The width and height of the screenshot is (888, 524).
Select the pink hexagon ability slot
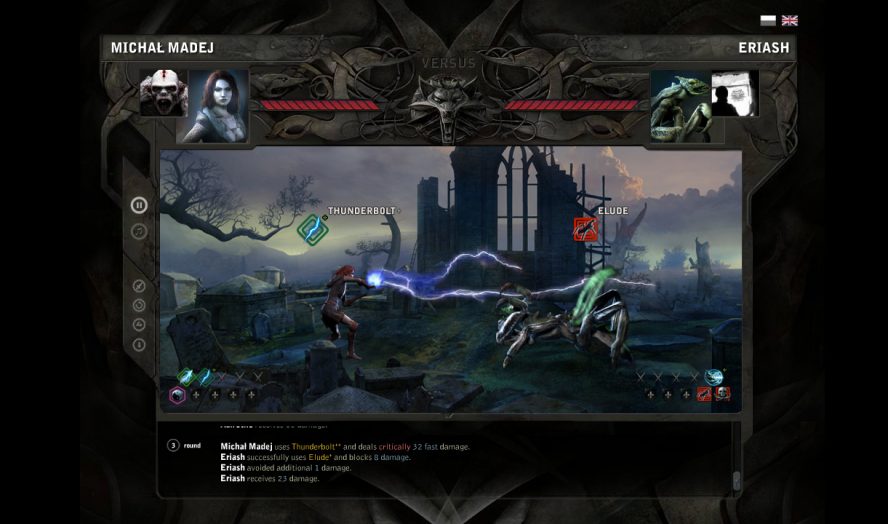point(177,395)
